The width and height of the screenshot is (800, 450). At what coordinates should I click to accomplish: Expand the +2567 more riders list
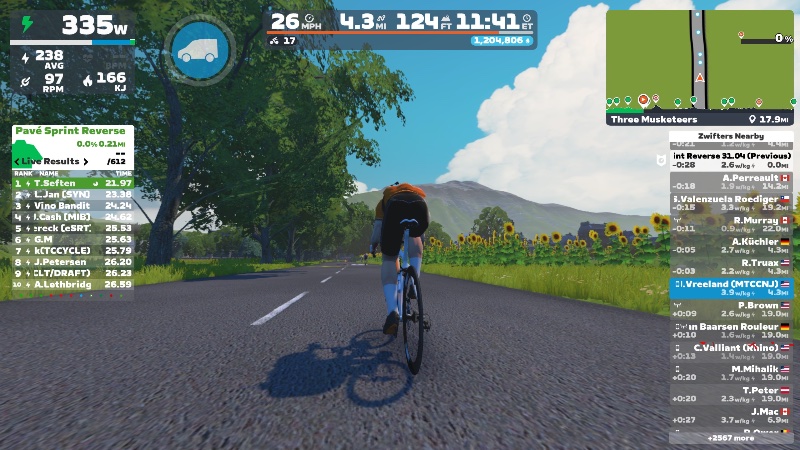pos(730,438)
